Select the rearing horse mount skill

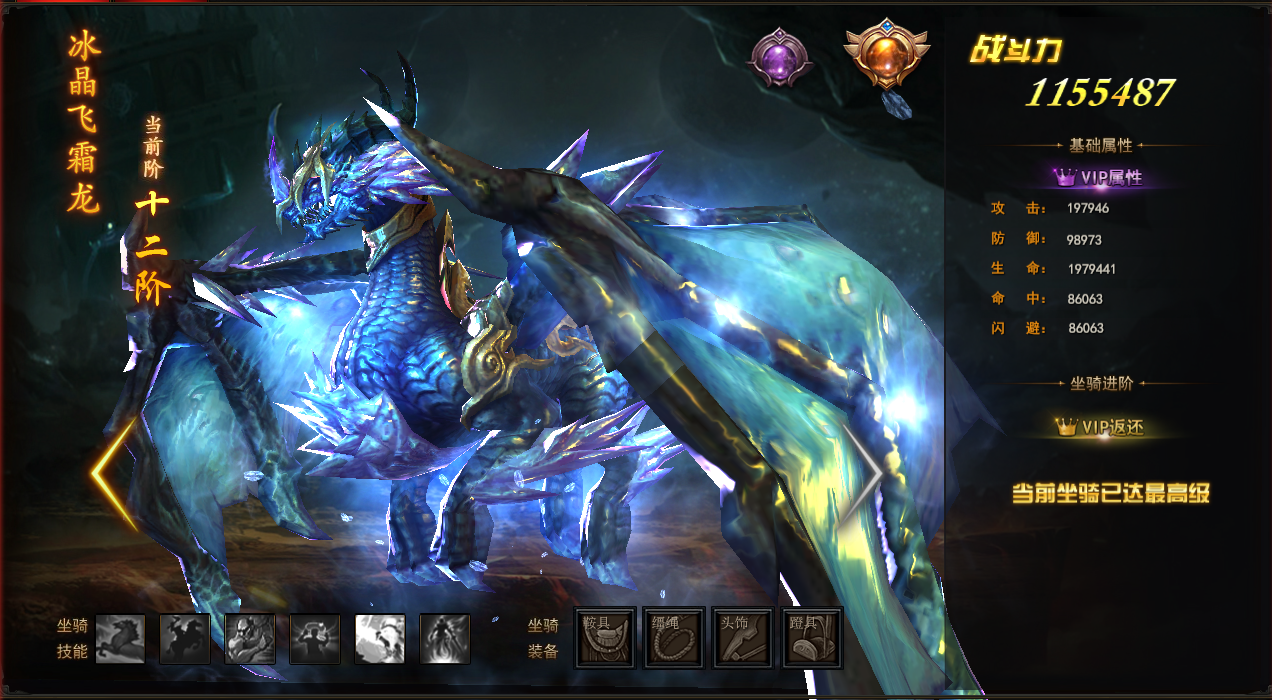pyautogui.click(x=120, y=639)
